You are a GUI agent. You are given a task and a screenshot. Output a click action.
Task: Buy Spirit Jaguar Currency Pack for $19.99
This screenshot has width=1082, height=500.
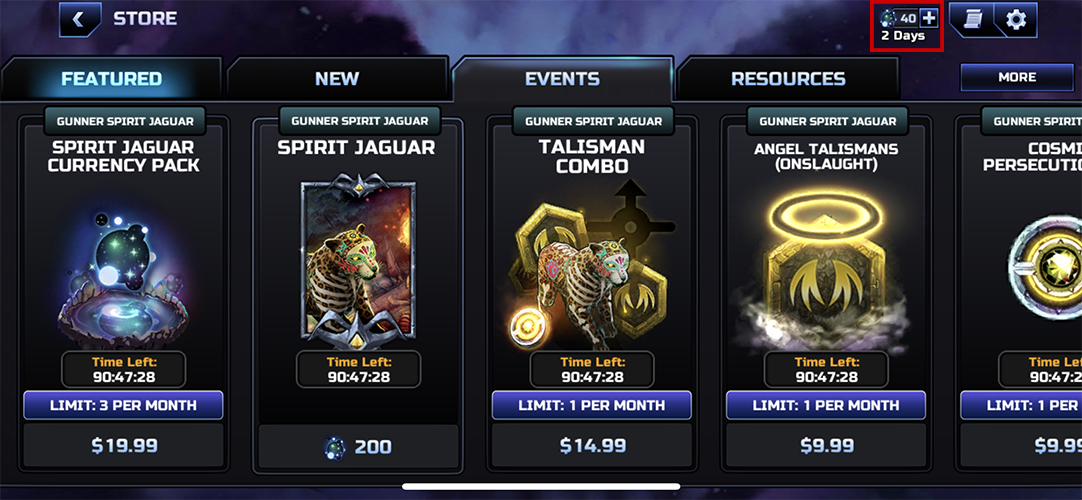click(123, 446)
